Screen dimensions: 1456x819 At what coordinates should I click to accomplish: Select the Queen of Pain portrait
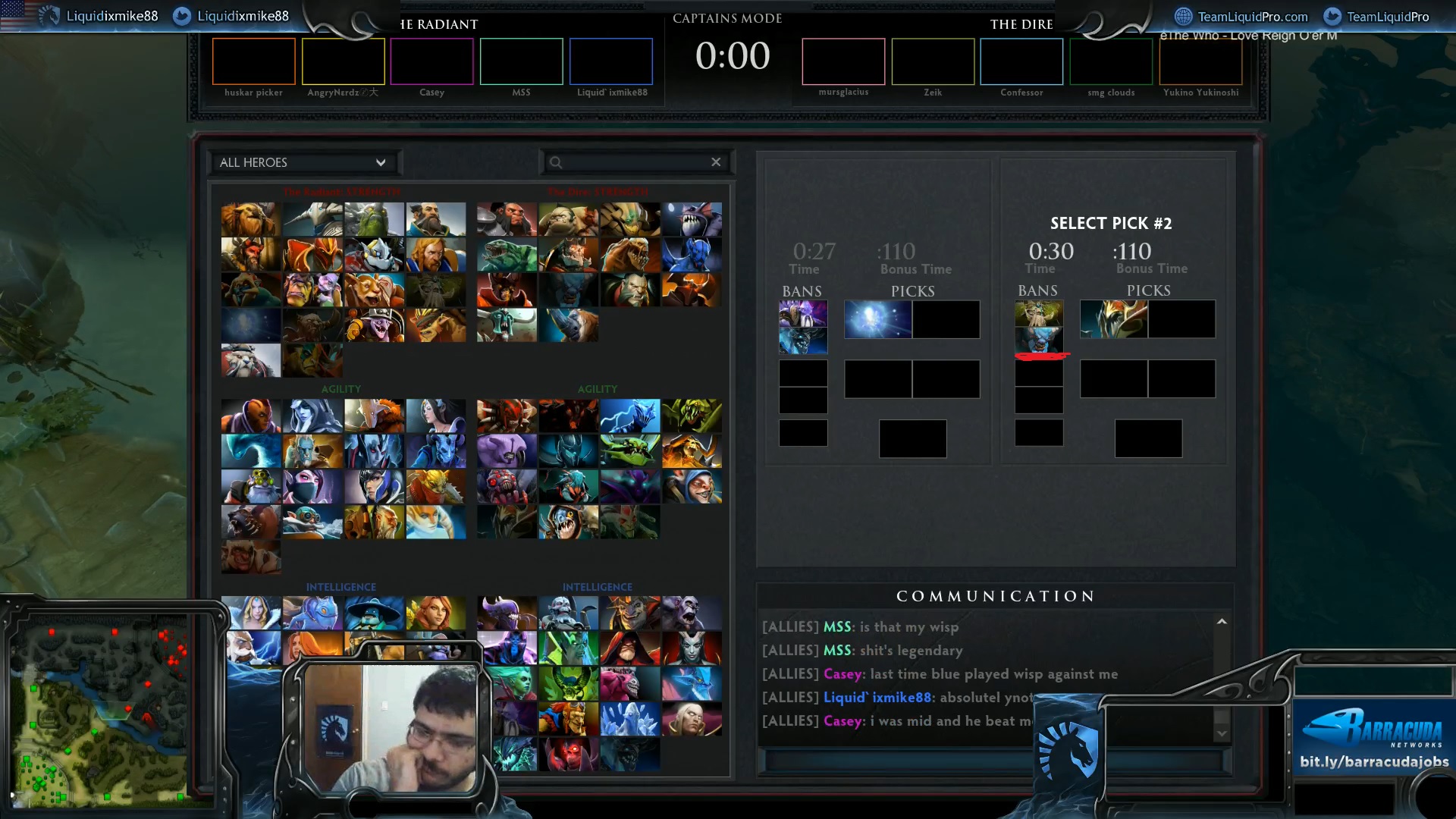tap(692, 649)
